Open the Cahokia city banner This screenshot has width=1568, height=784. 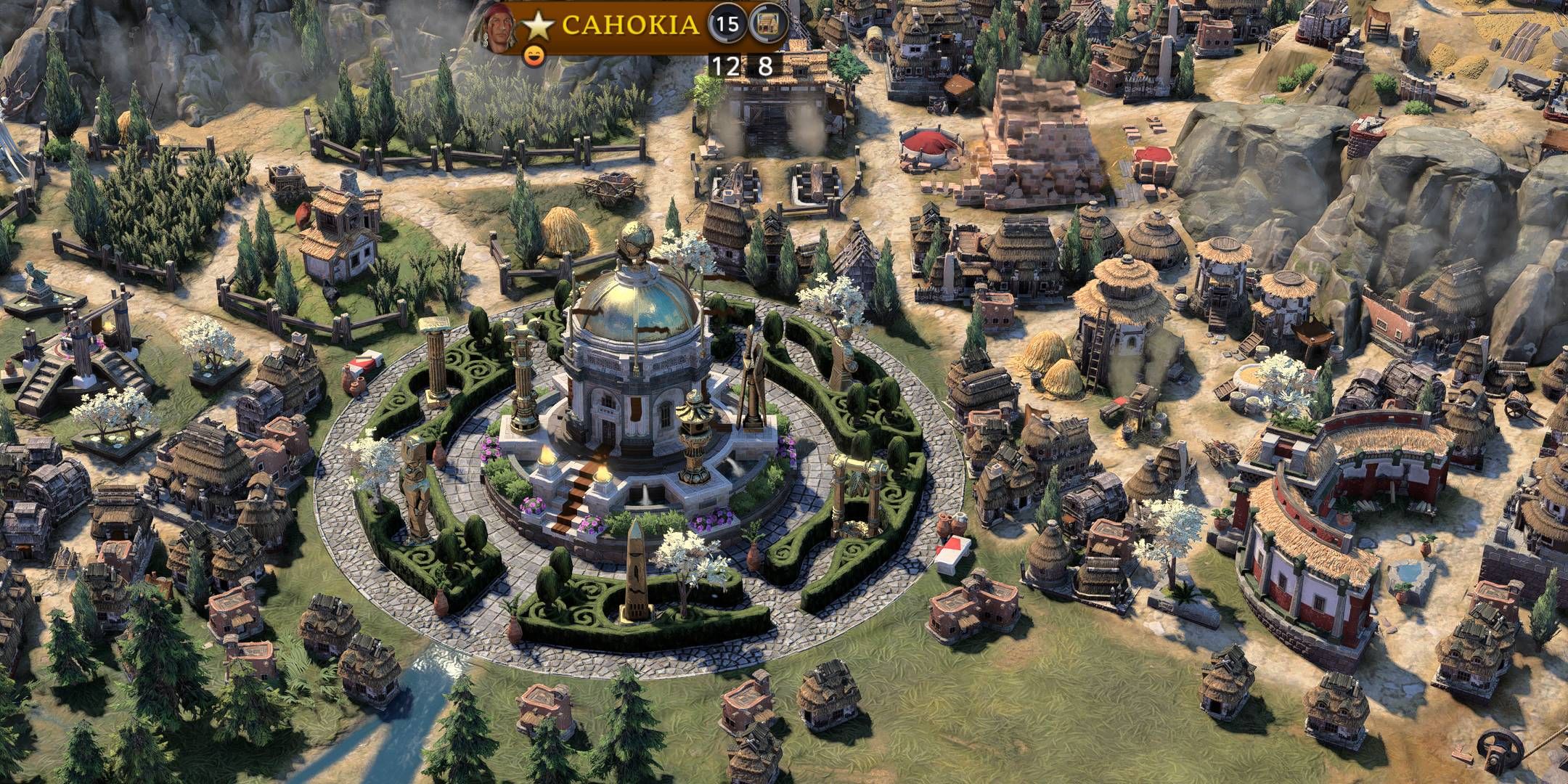coord(630,25)
